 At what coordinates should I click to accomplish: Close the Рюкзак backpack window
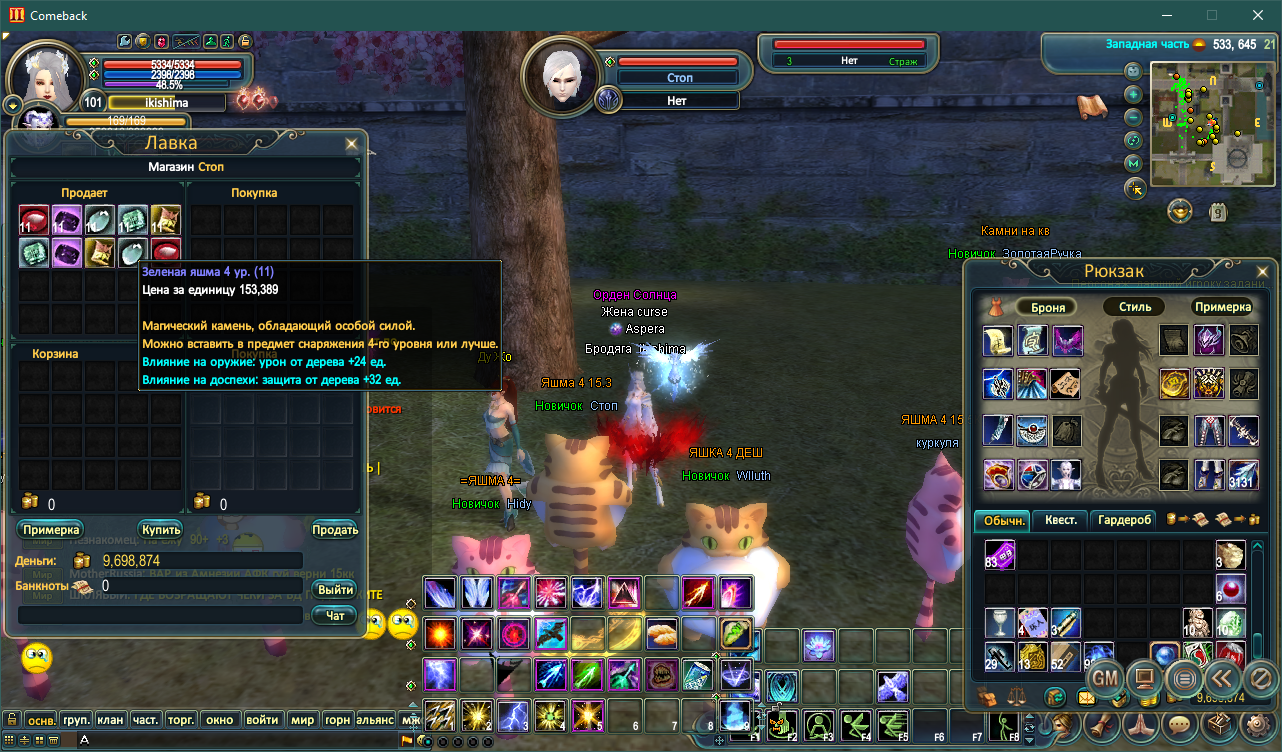[x=1261, y=271]
